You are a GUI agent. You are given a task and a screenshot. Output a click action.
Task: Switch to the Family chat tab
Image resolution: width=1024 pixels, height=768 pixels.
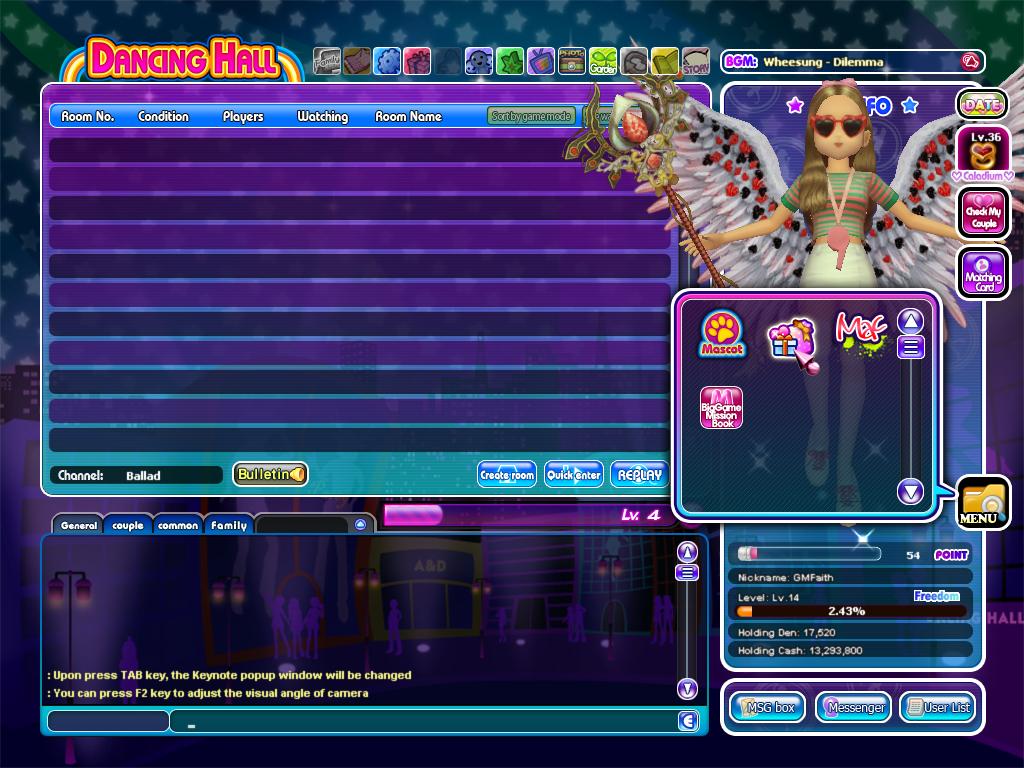pos(229,525)
